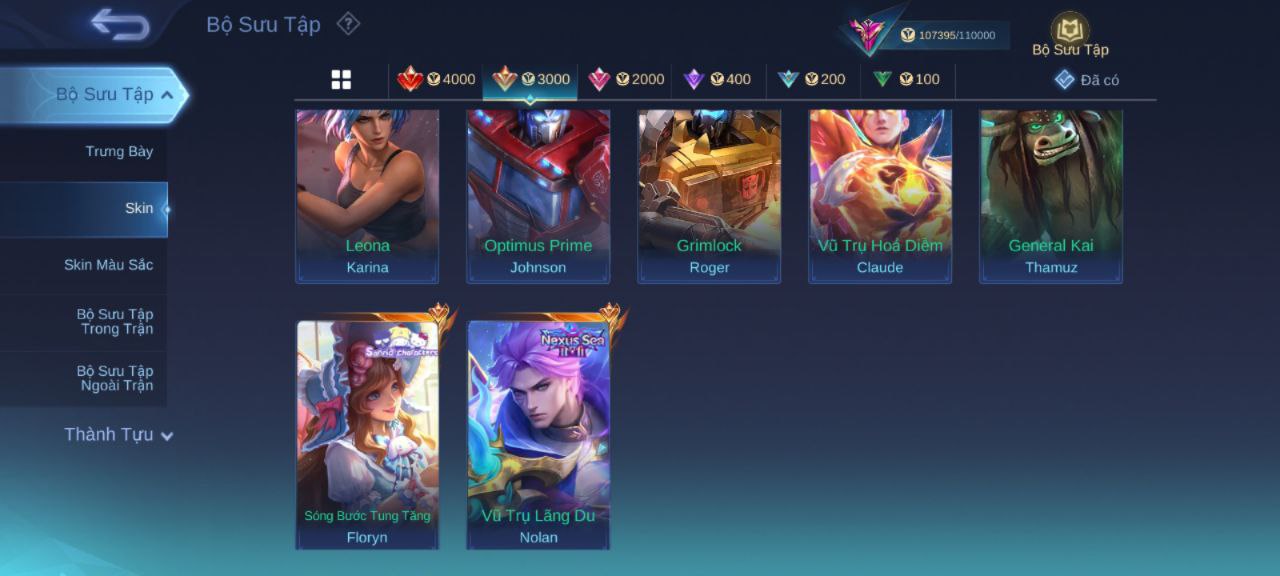Open the 400 points tier tab
This screenshot has height=576, width=1280.
716,80
